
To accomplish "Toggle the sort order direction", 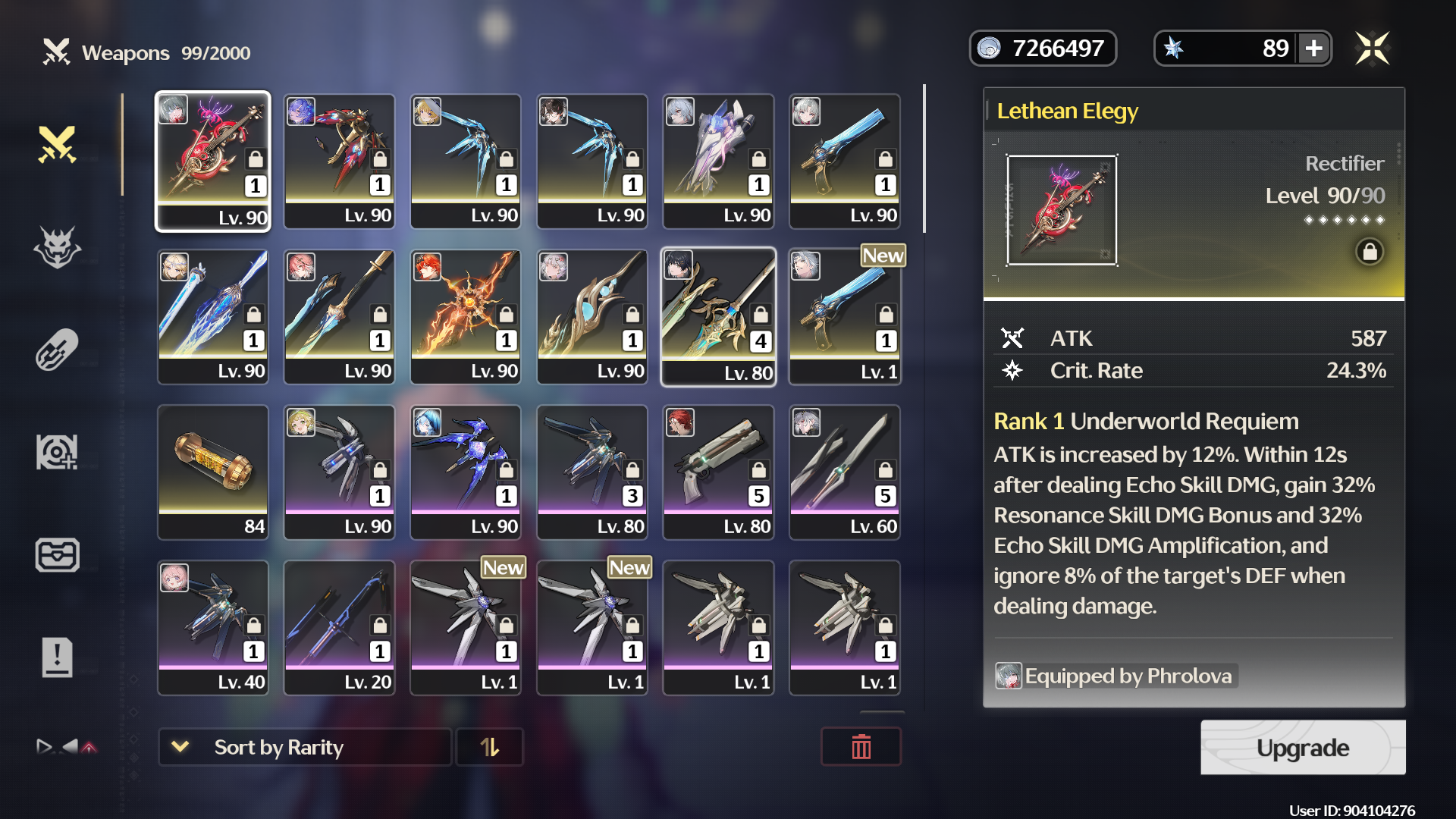I will pos(490,748).
